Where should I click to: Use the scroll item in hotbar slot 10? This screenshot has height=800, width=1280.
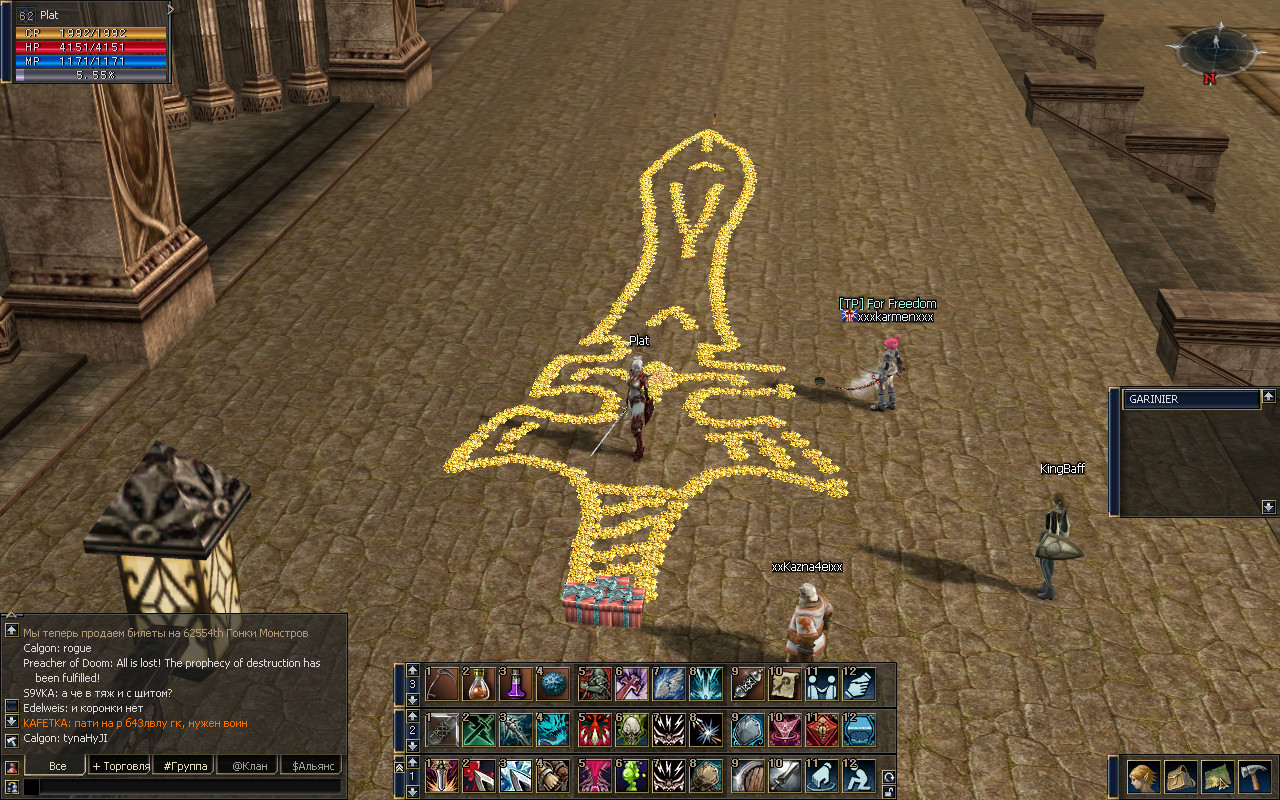pos(784,684)
